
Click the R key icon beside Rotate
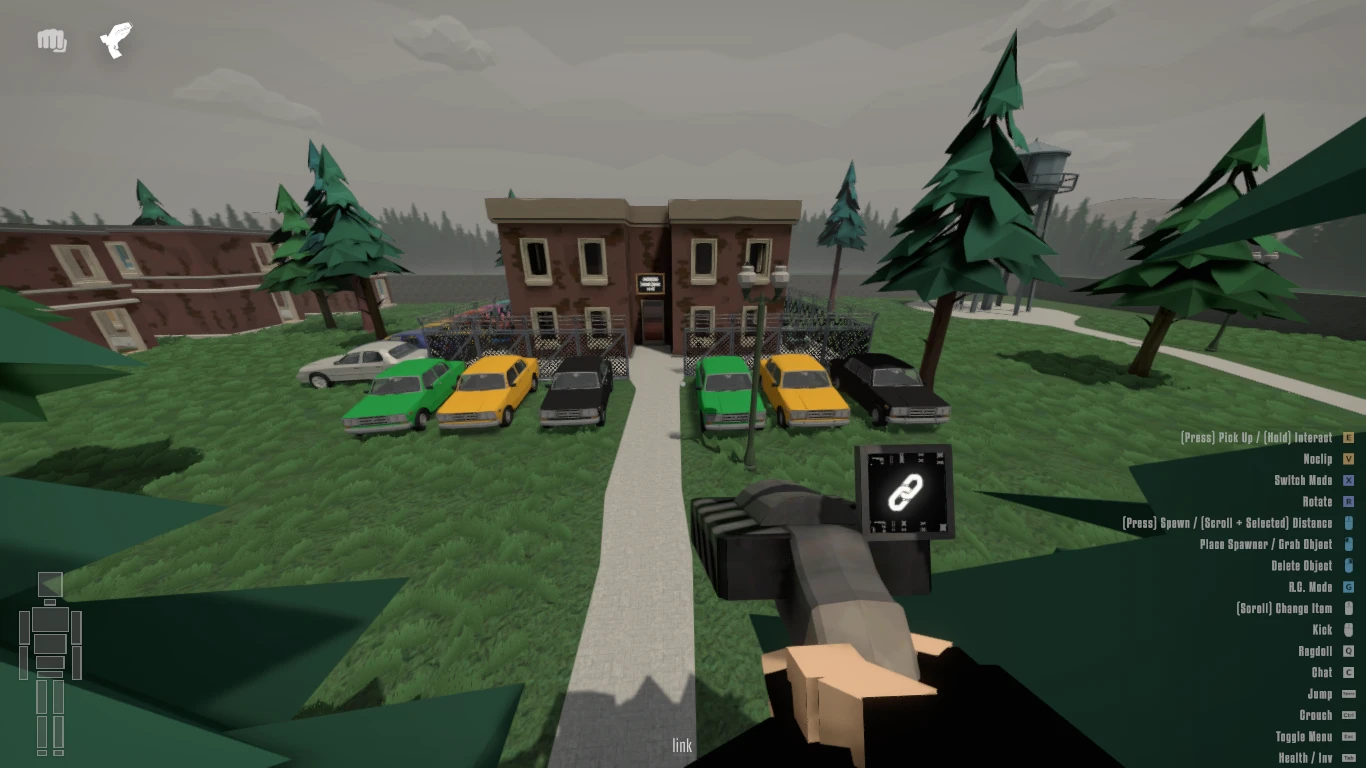point(1350,501)
